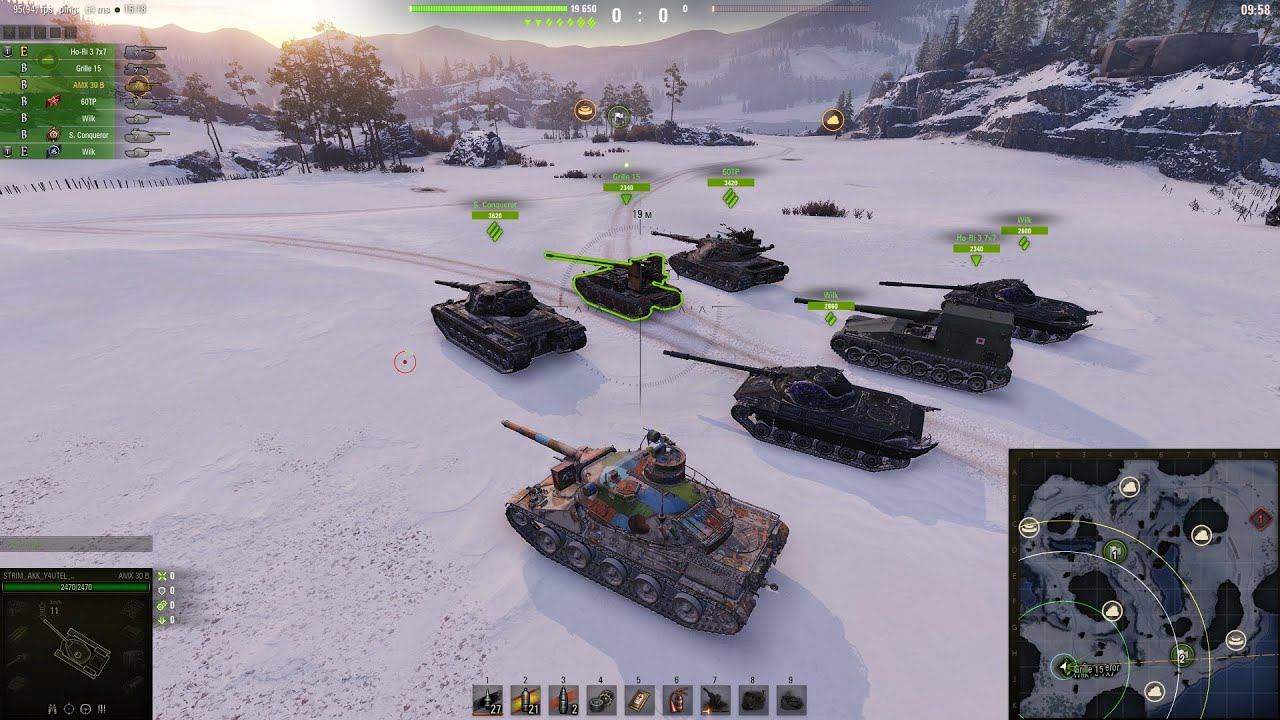Image resolution: width=1280 pixels, height=720 pixels.
Task: Choose the 60TP player row
Action: (88, 101)
